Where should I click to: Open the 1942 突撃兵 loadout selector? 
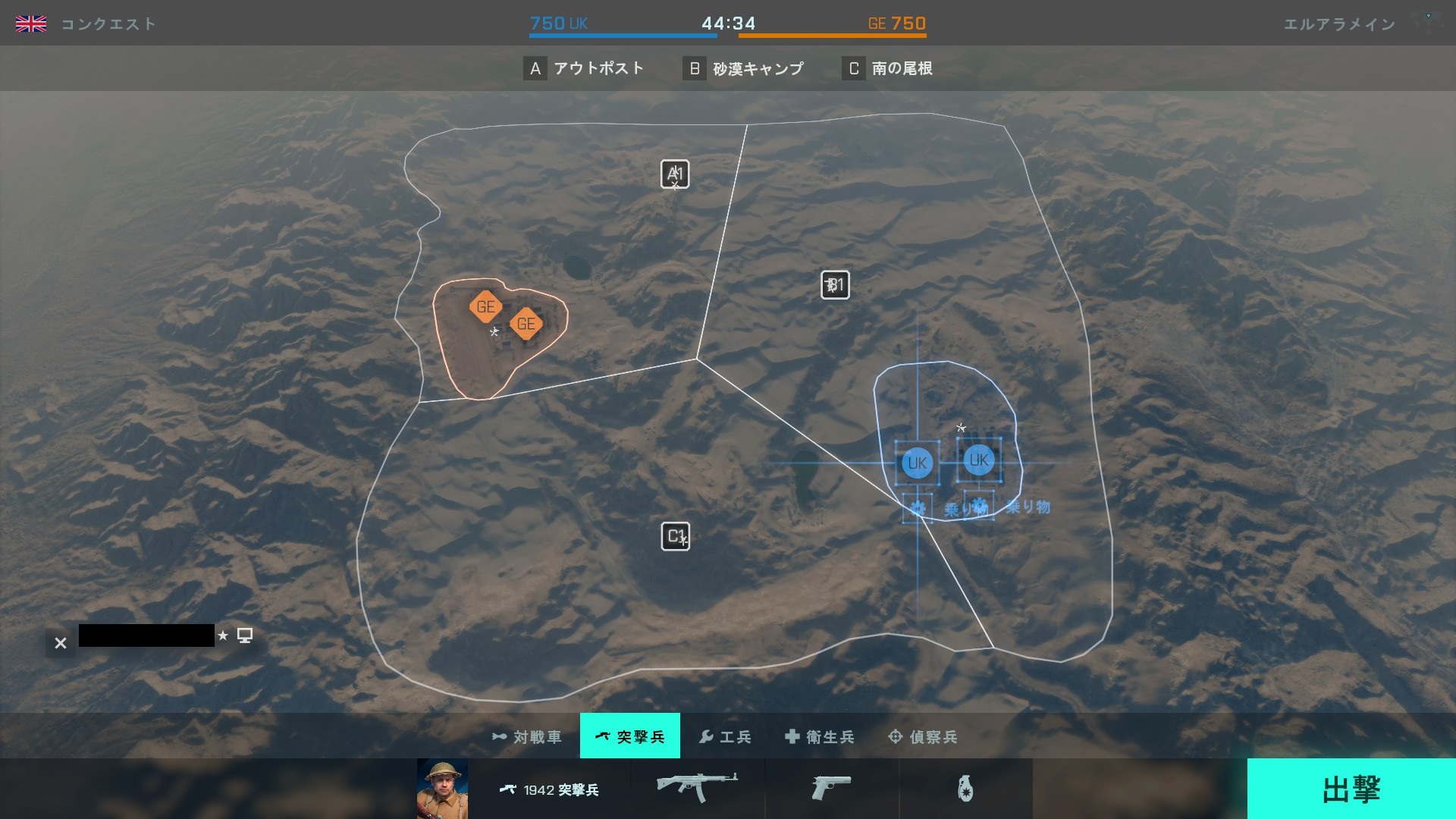coord(549,789)
